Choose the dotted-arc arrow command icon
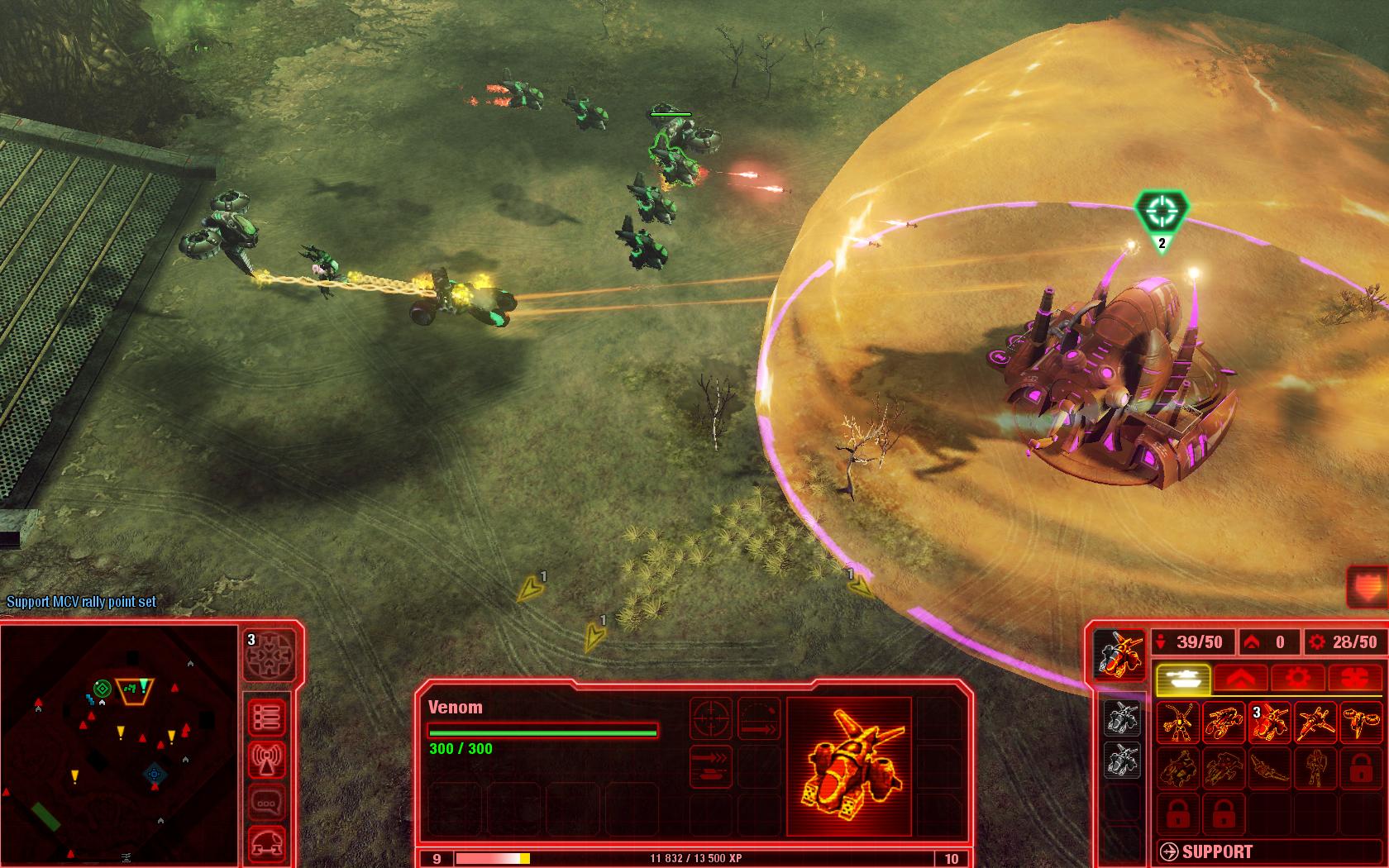This screenshot has width=1389, height=868. pos(759,719)
